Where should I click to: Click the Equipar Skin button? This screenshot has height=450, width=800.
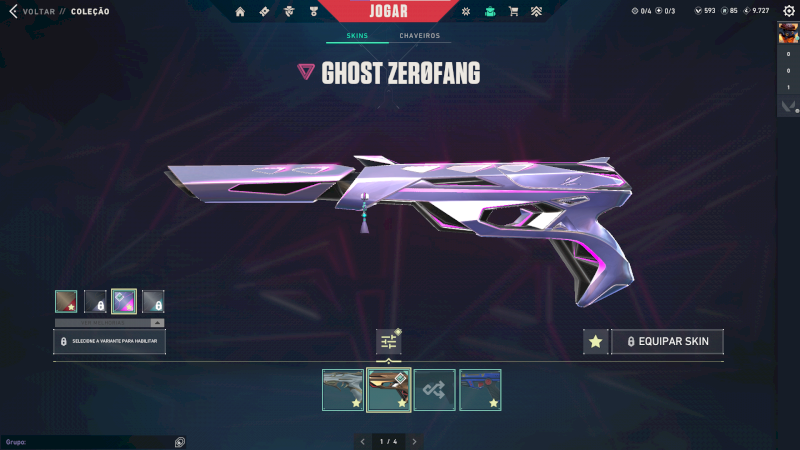667,342
